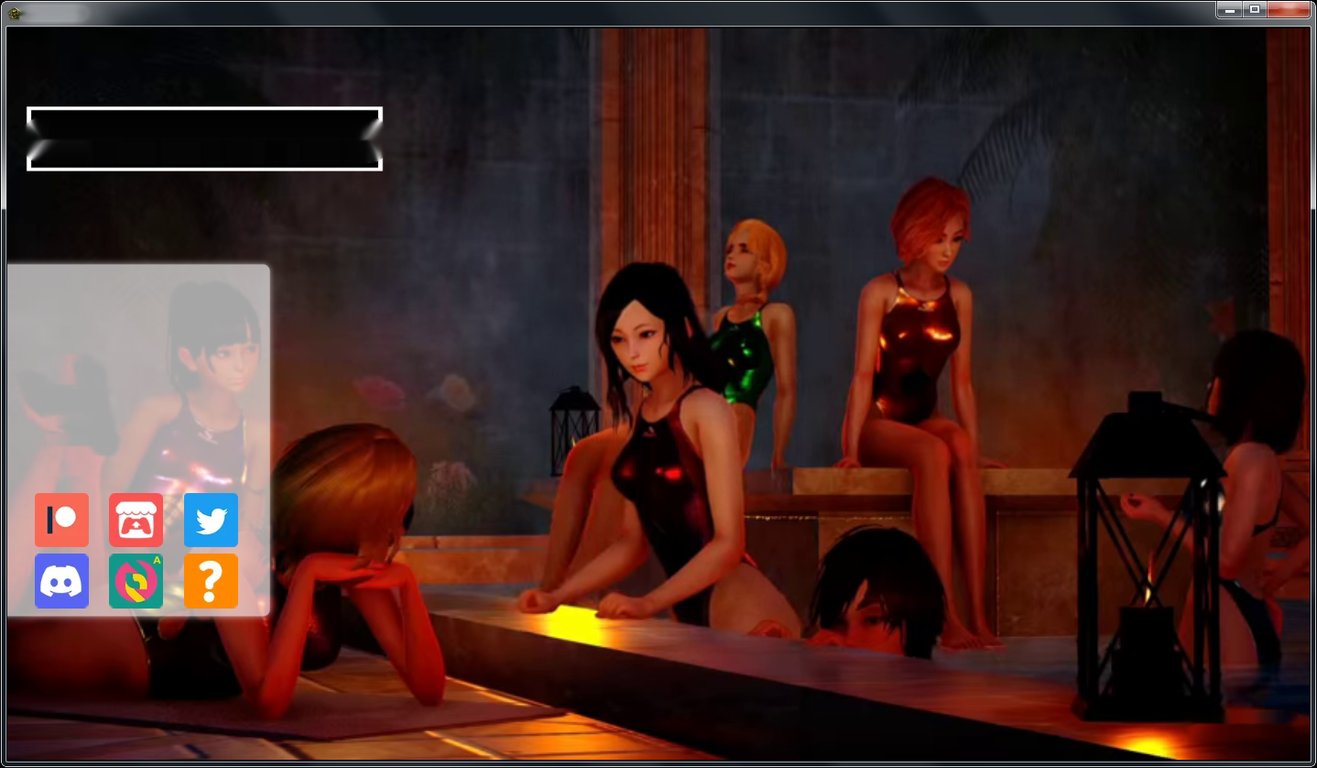Open help with the question mark icon
Viewport: 1317px width, 768px height.
click(x=210, y=580)
